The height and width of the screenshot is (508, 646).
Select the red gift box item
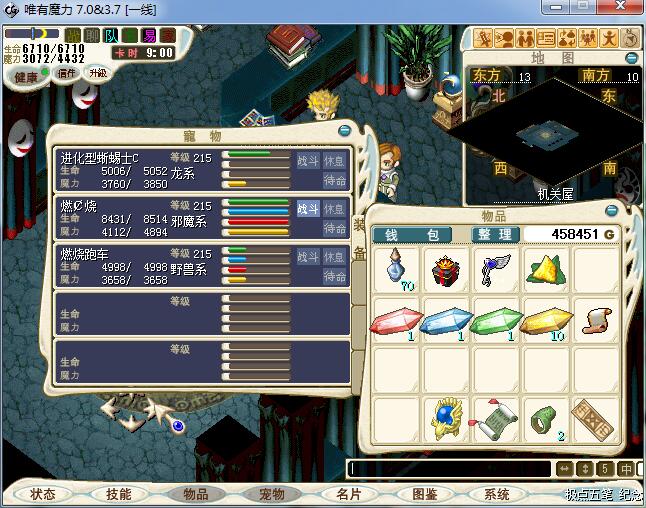click(x=448, y=271)
